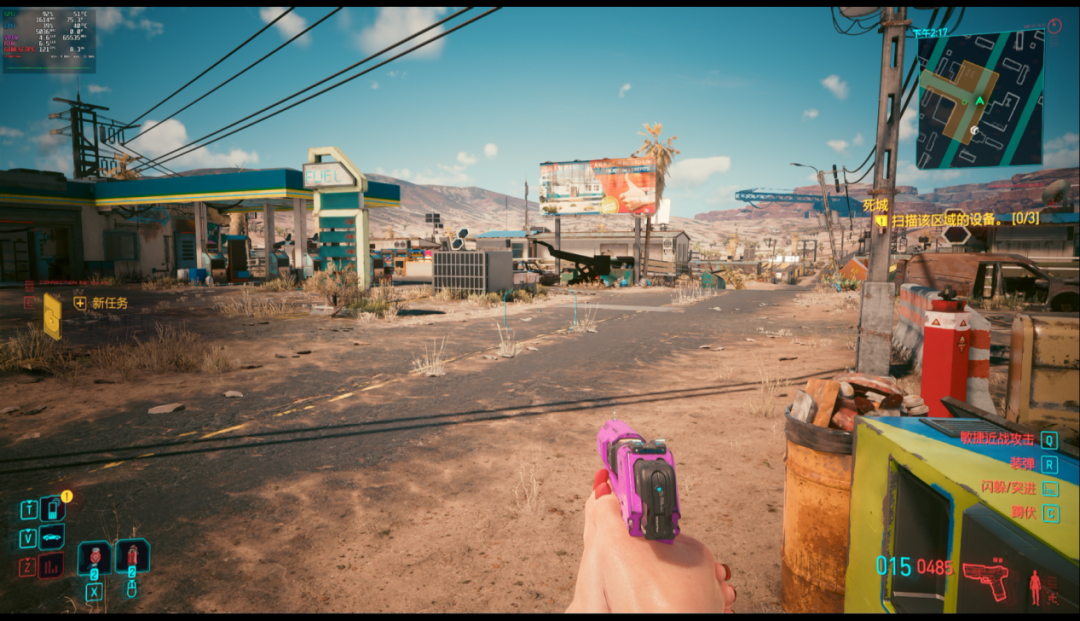Select the vehicle summon car icon
Image resolution: width=1080 pixels, height=621 pixels.
[x=52, y=537]
